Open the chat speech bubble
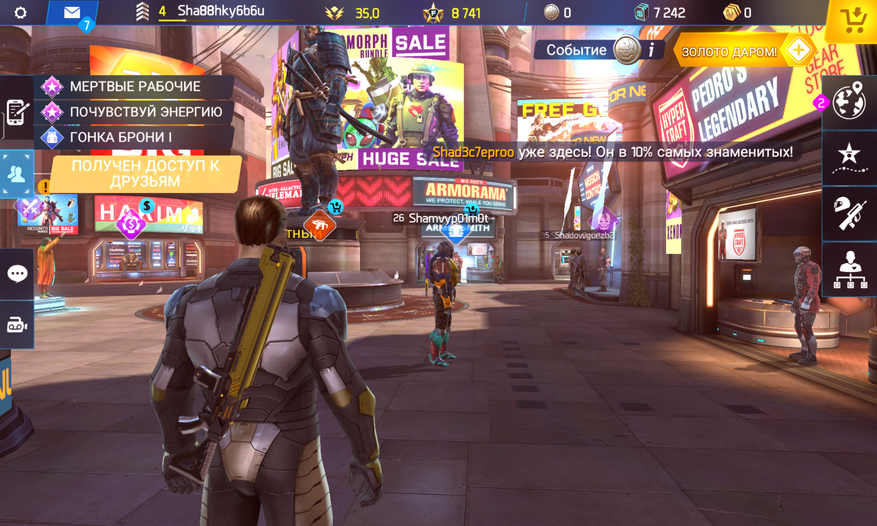This screenshot has height=526, width=877. click(x=17, y=273)
